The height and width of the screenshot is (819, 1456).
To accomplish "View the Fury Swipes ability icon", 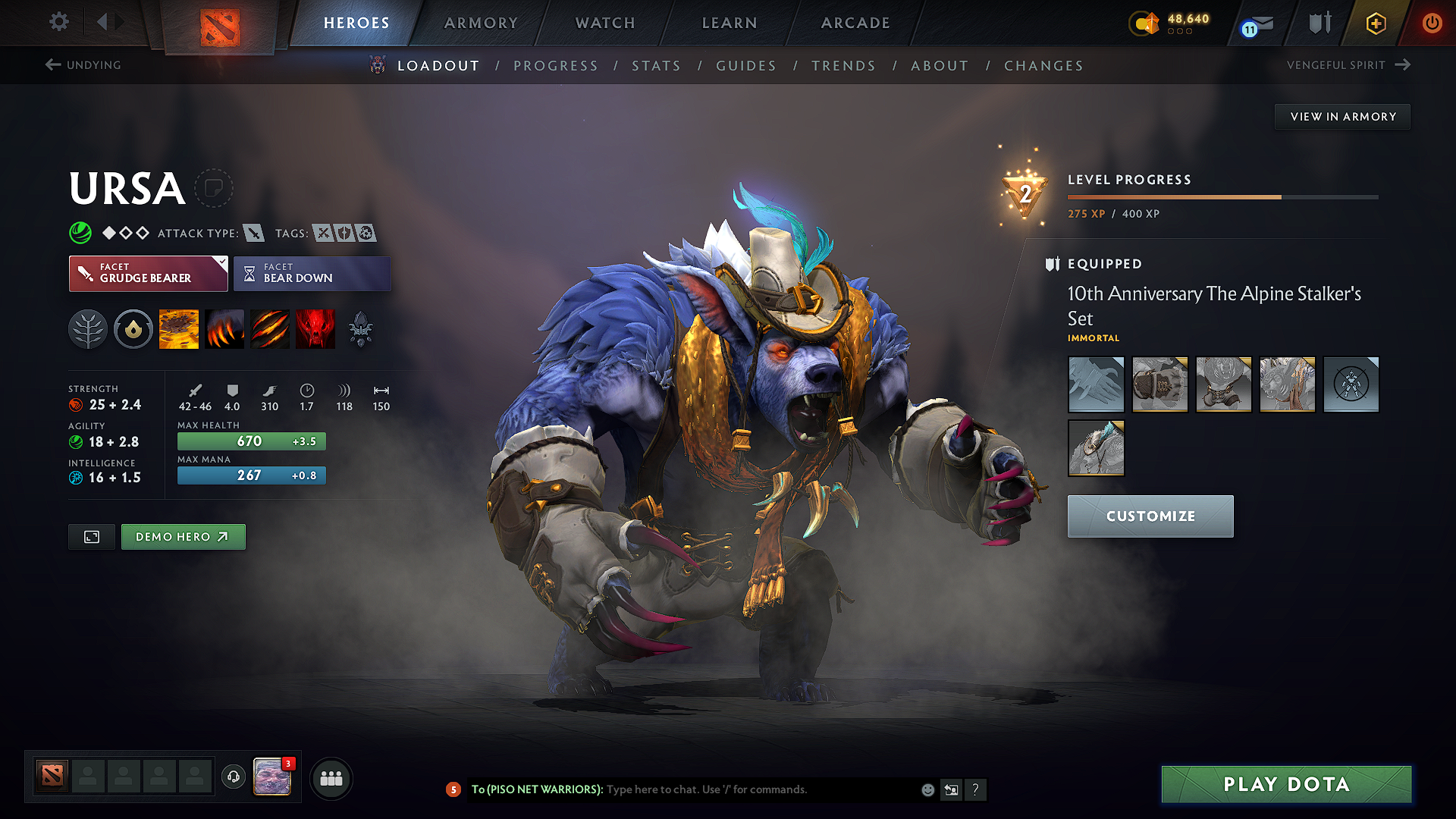I will pos(269,328).
